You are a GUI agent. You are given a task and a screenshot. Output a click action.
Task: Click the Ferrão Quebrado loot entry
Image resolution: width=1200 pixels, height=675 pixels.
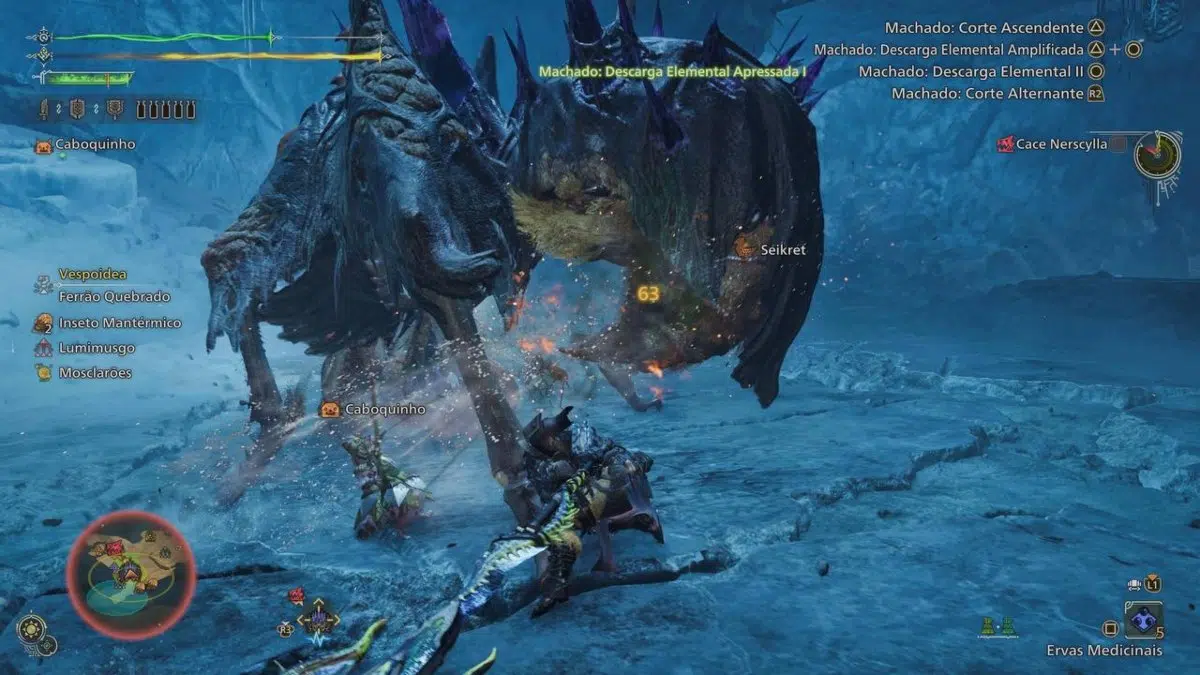[114, 297]
